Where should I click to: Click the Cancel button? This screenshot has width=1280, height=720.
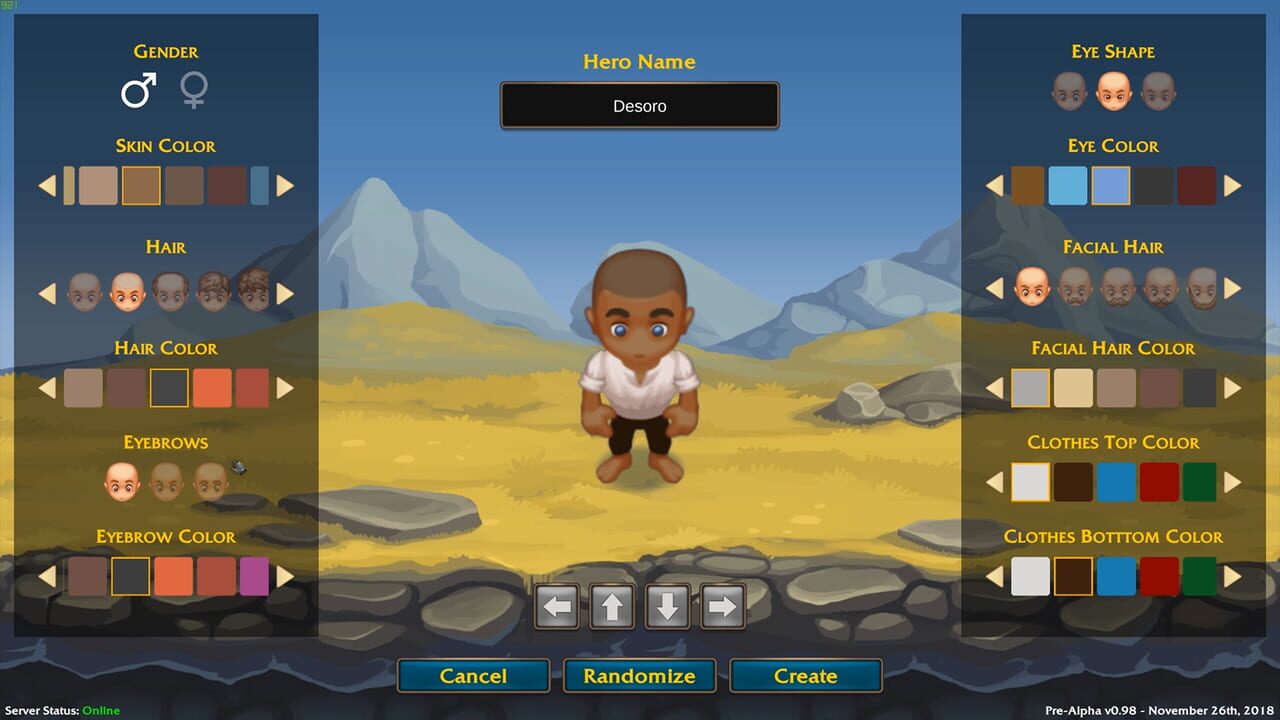473,676
